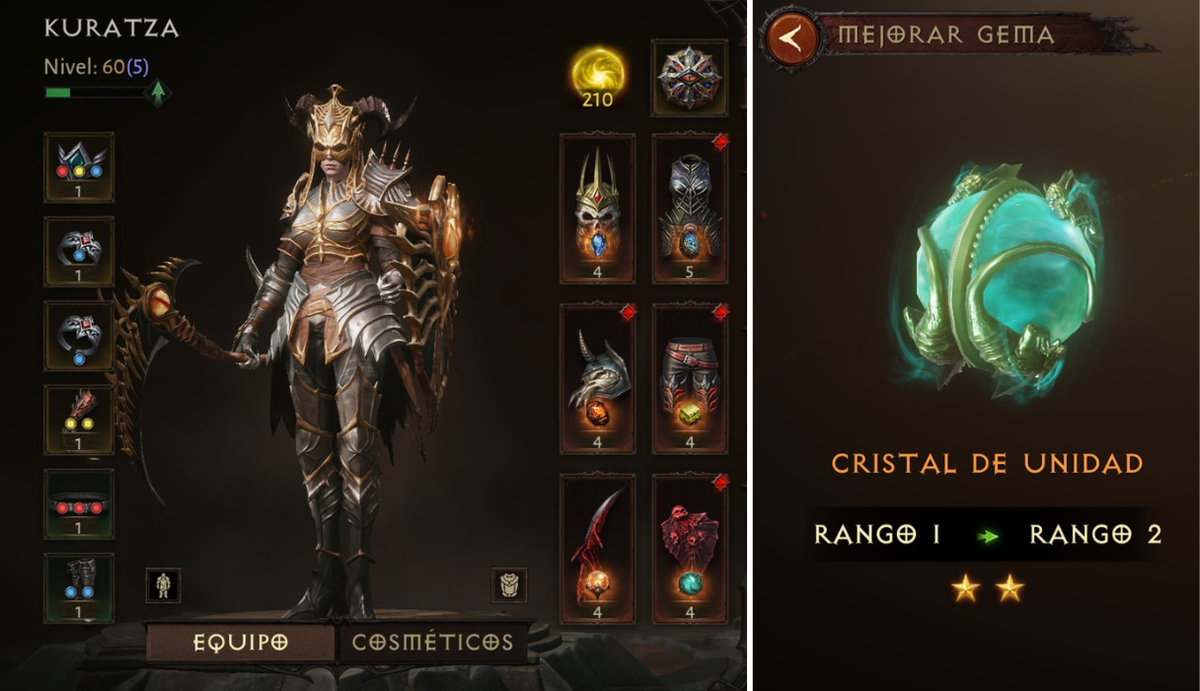Select the red skull off-hand slot

tap(690, 549)
